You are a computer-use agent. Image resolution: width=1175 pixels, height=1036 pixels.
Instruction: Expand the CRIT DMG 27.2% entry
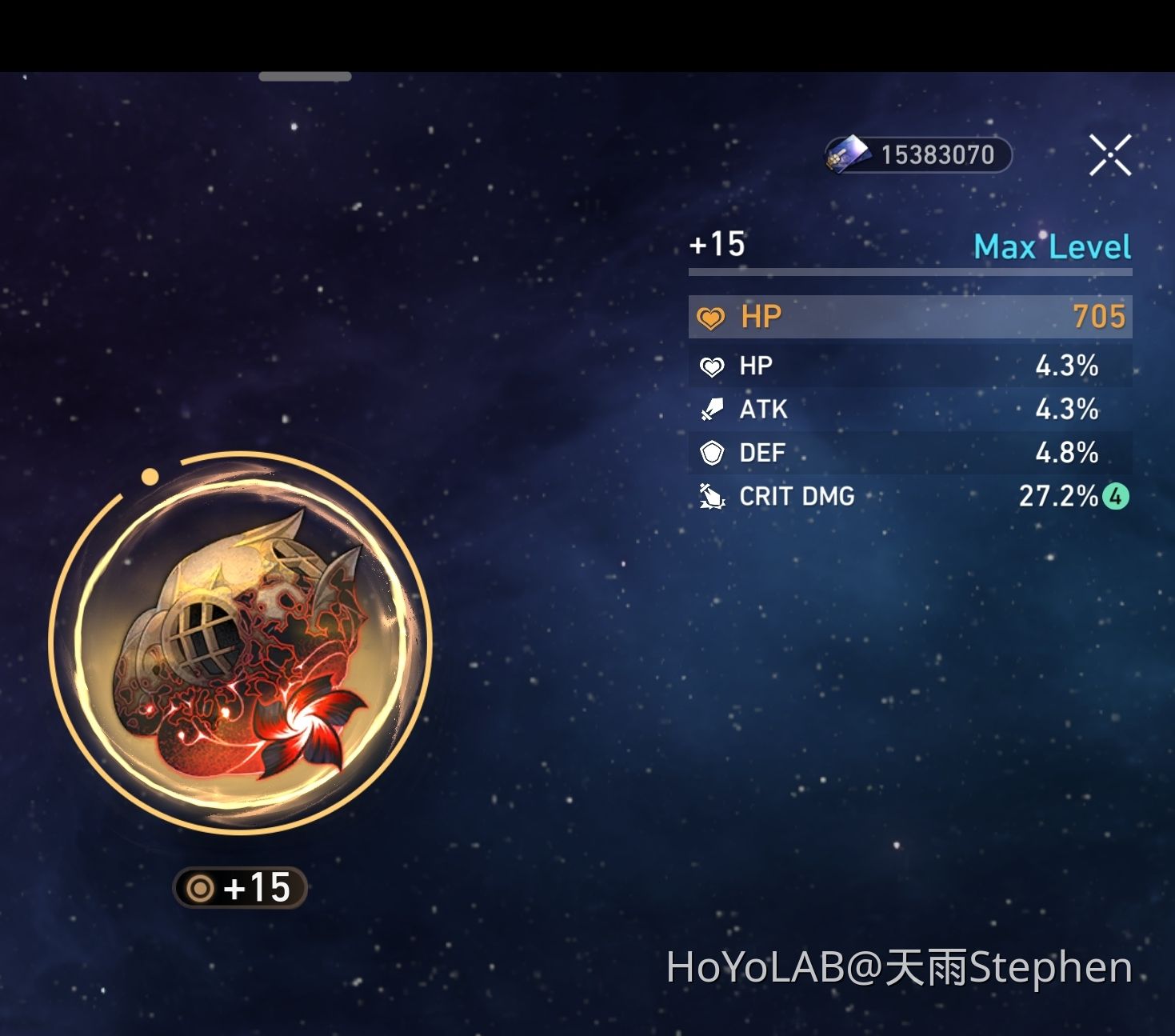click(x=909, y=496)
